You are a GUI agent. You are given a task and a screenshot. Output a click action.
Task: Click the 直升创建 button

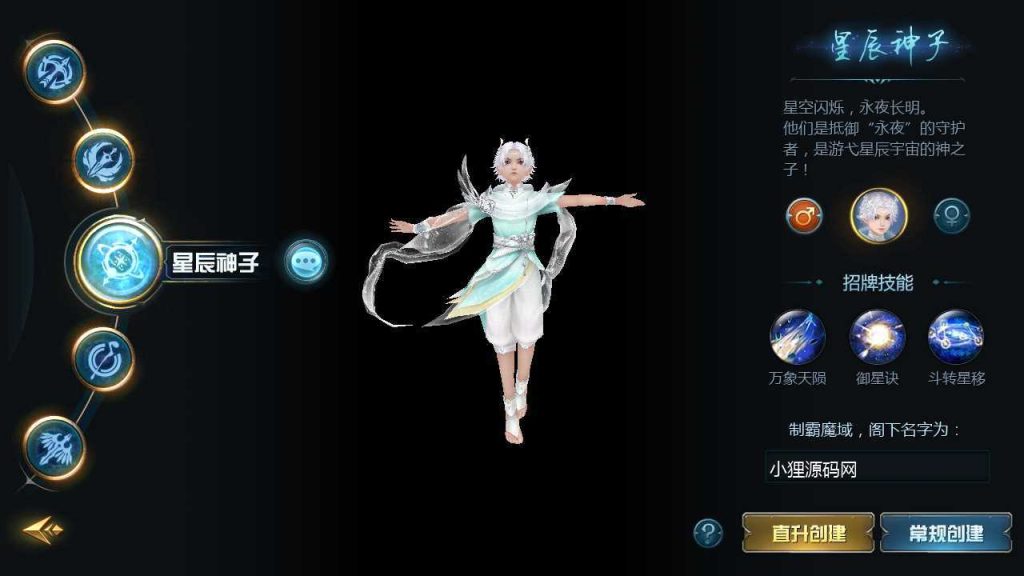808,532
